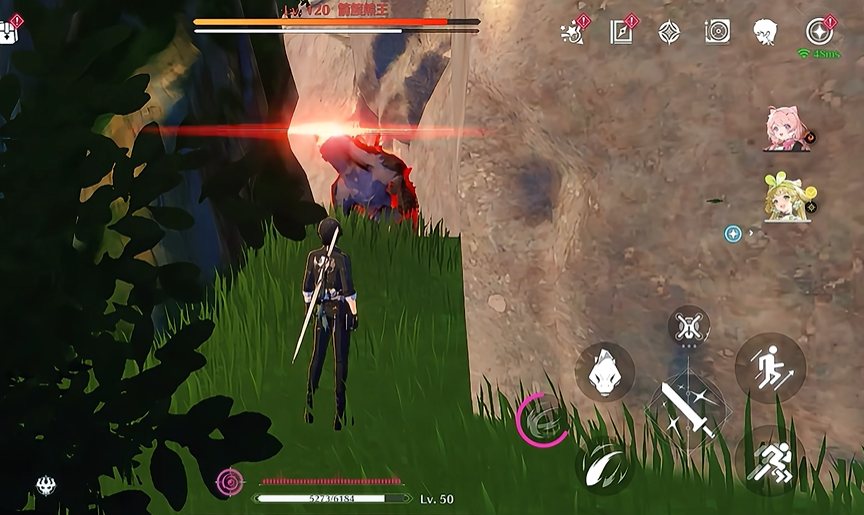Viewport: 864px width, 515px height.
Task: Open the guidebook icon with red alert
Action: click(621, 32)
